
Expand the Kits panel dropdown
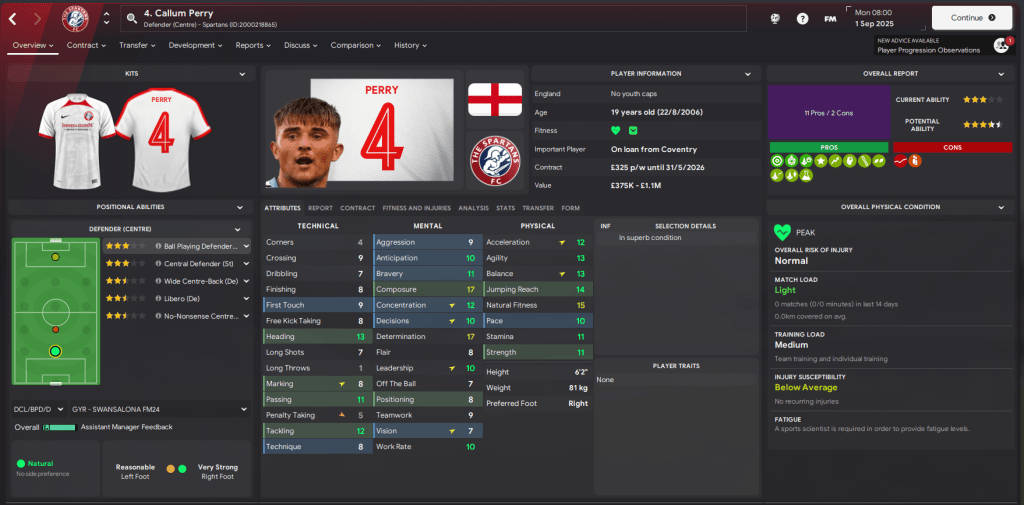[243, 74]
